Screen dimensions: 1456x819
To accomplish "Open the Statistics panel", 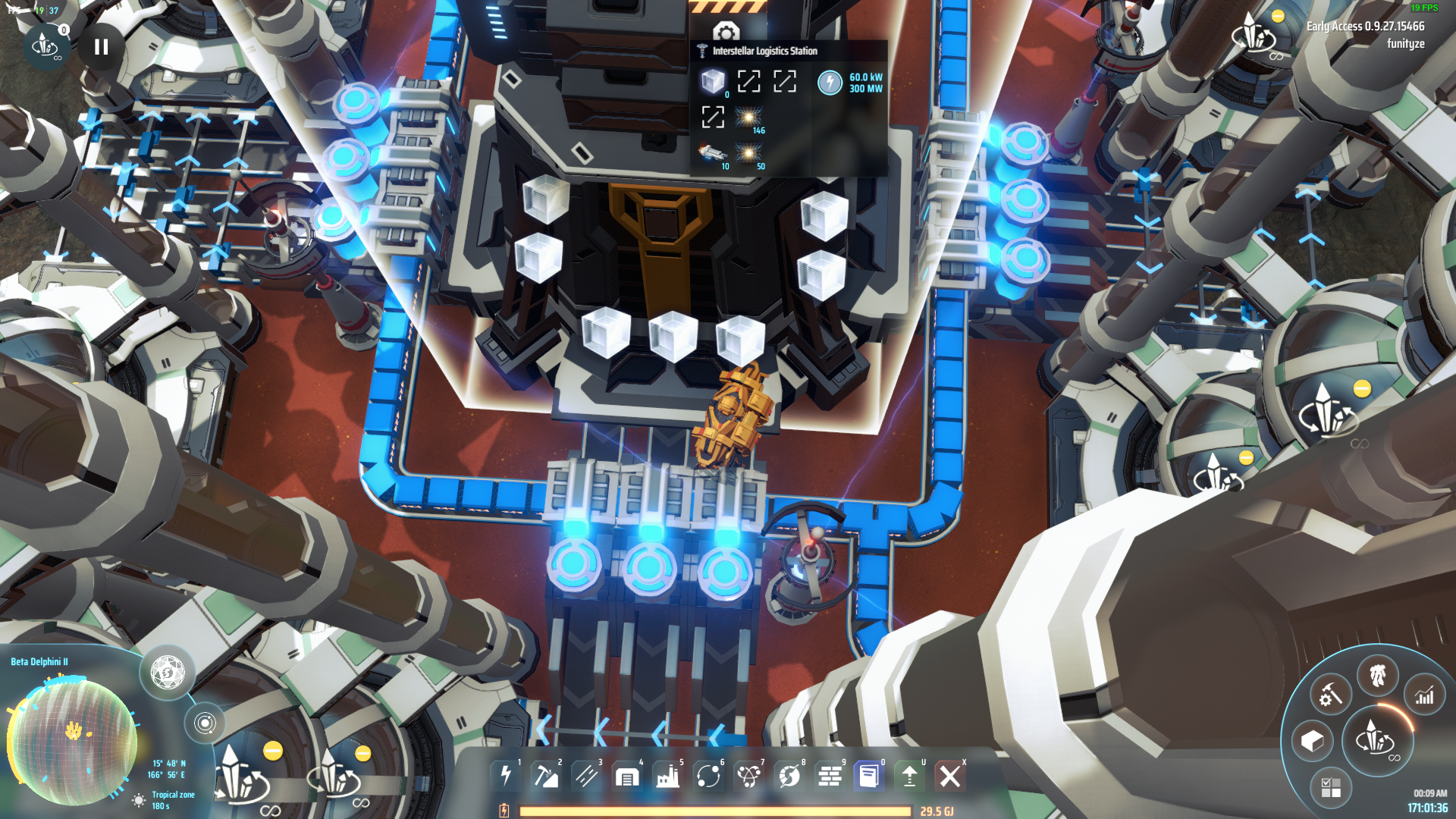I will point(1425,694).
